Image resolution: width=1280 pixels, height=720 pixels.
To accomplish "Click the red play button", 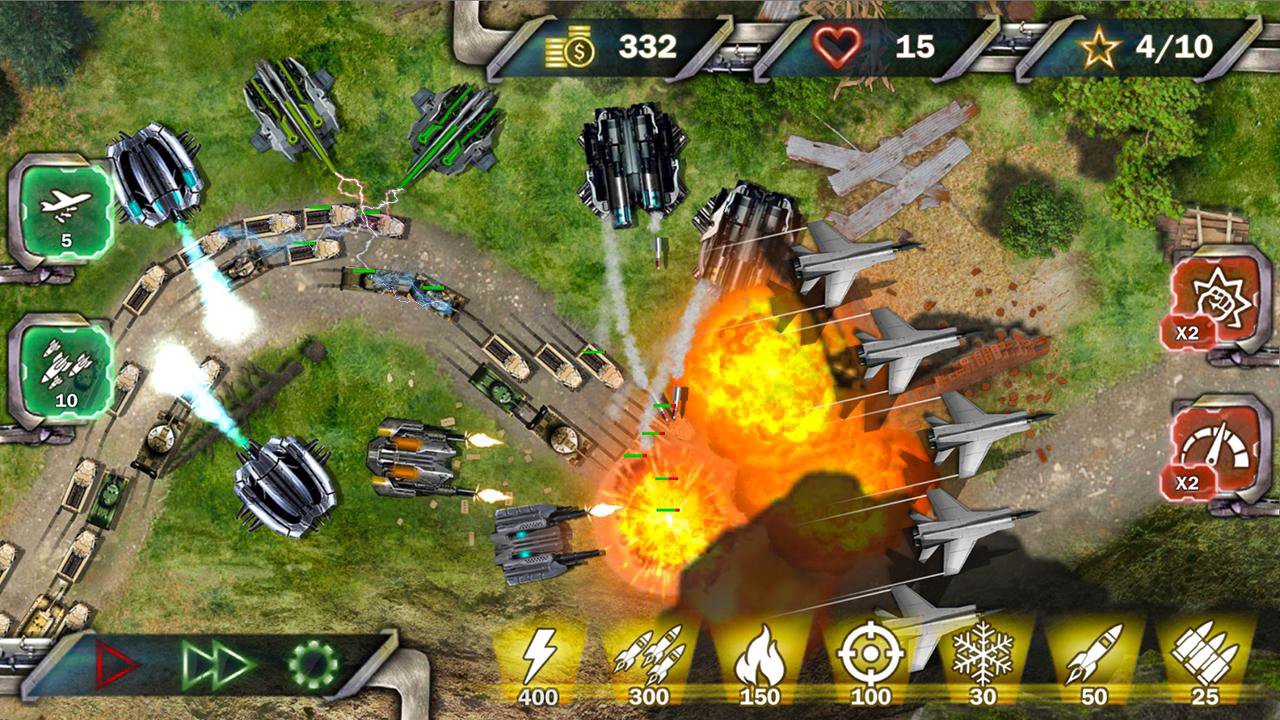I will click(x=116, y=663).
